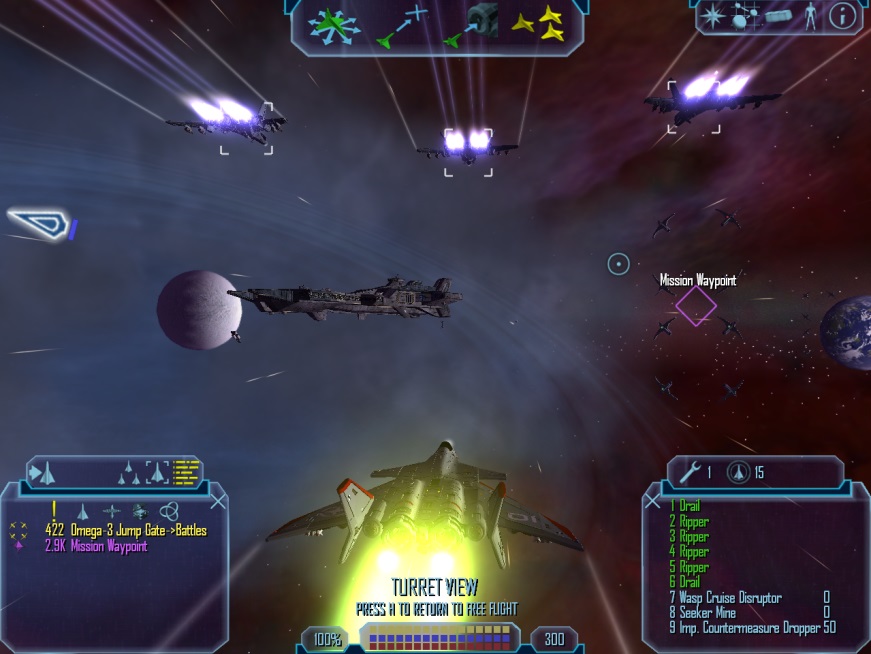871x654 pixels.
Task: Filter contacts by the yellow exclamation icon
Action: click(x=54, y=509)
